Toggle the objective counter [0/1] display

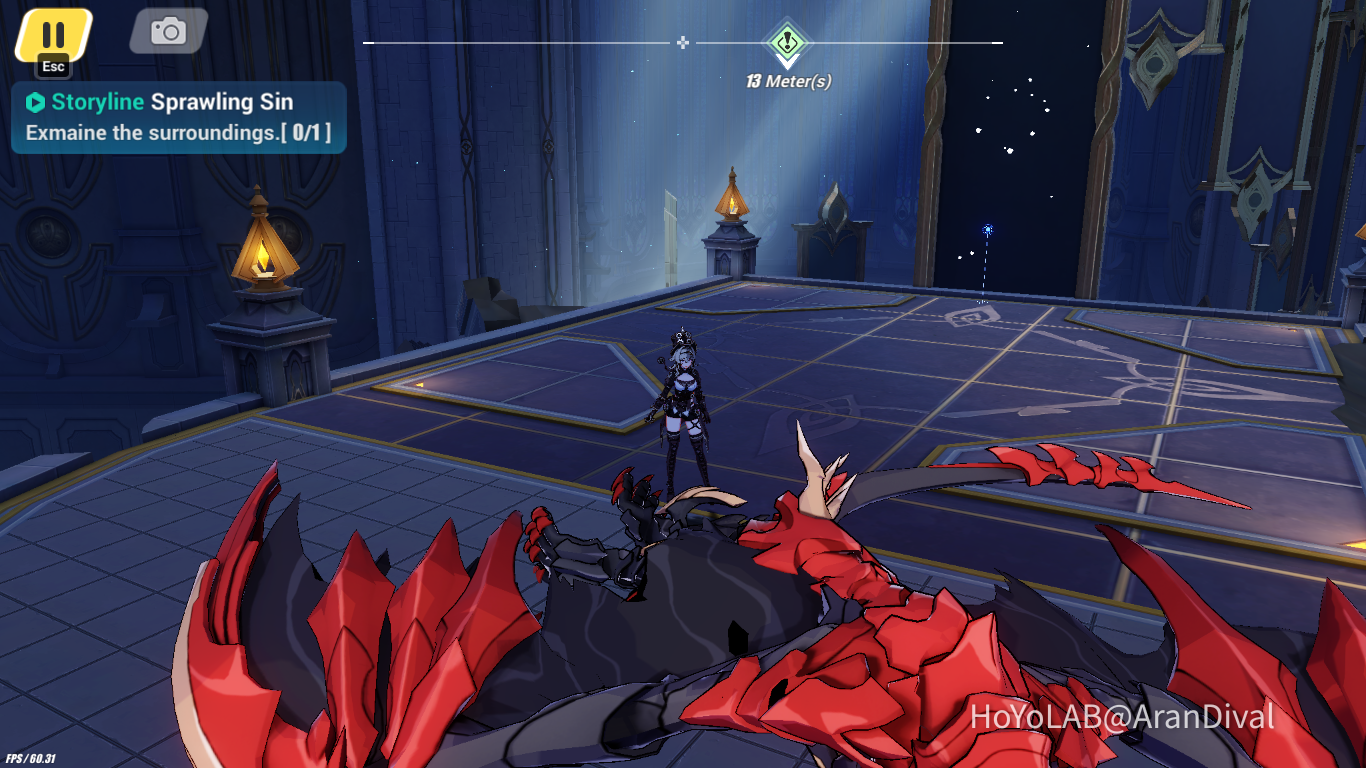click(x=307, y=131)
